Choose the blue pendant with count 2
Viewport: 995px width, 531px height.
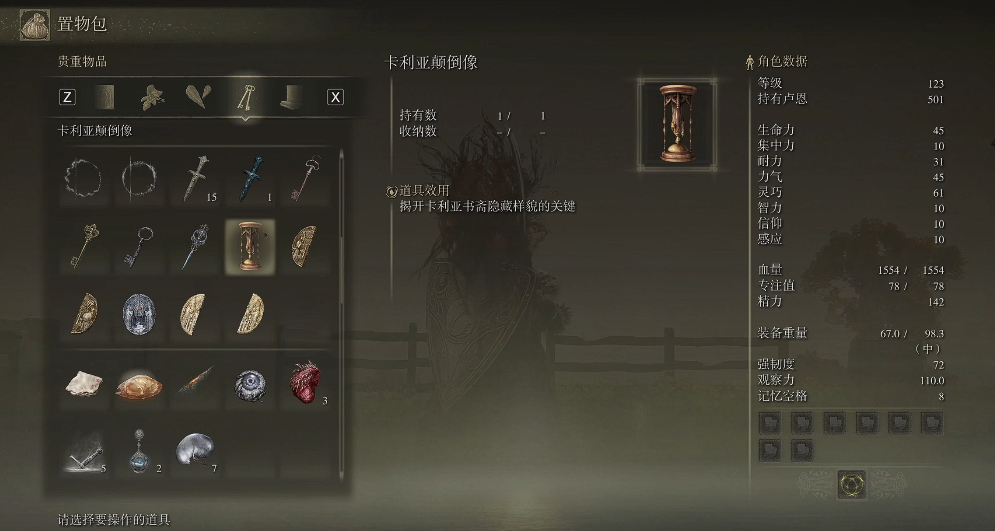click(x=138, y=450)
